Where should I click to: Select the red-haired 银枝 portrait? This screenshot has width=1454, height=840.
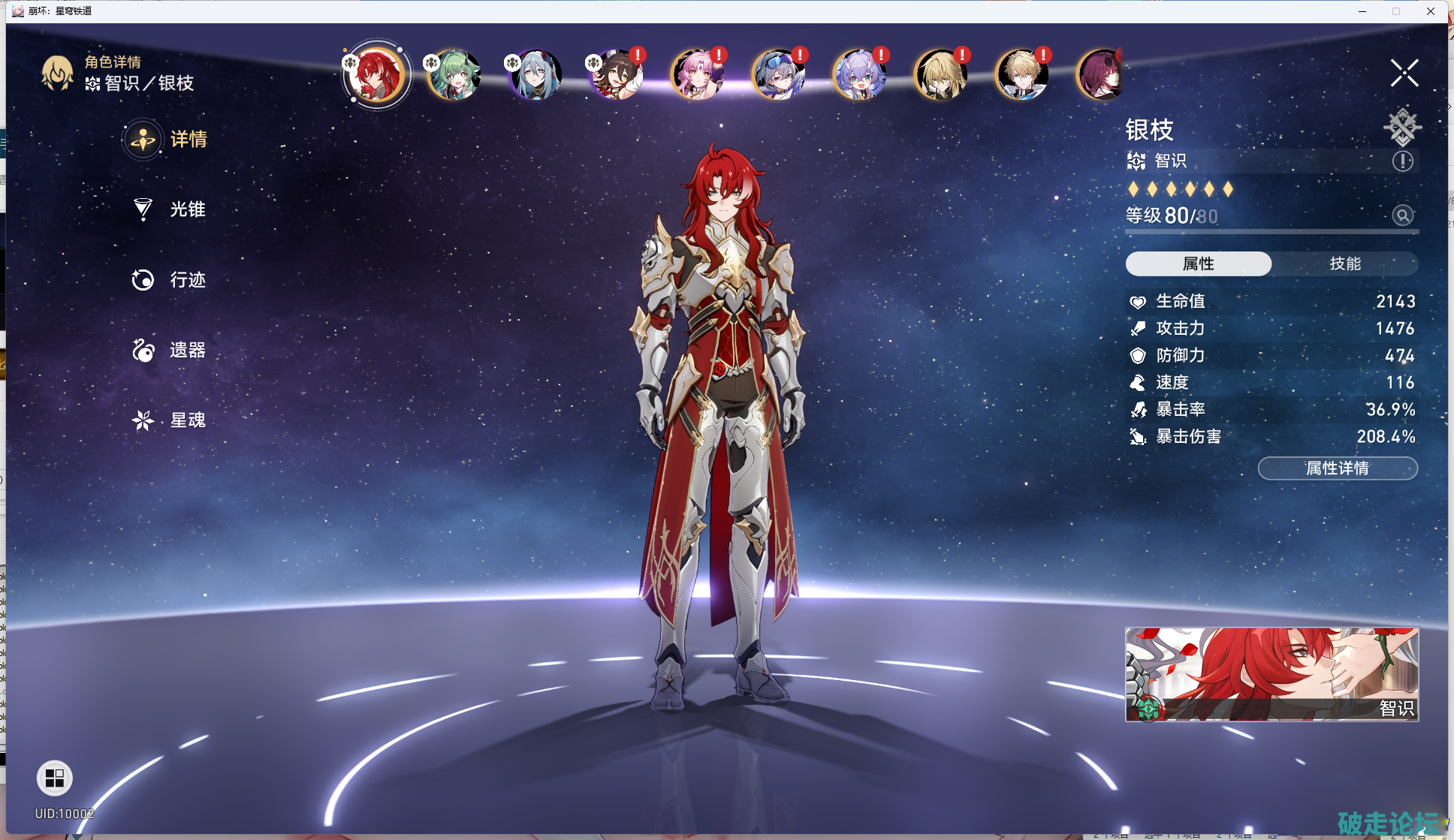coord(376,75)
